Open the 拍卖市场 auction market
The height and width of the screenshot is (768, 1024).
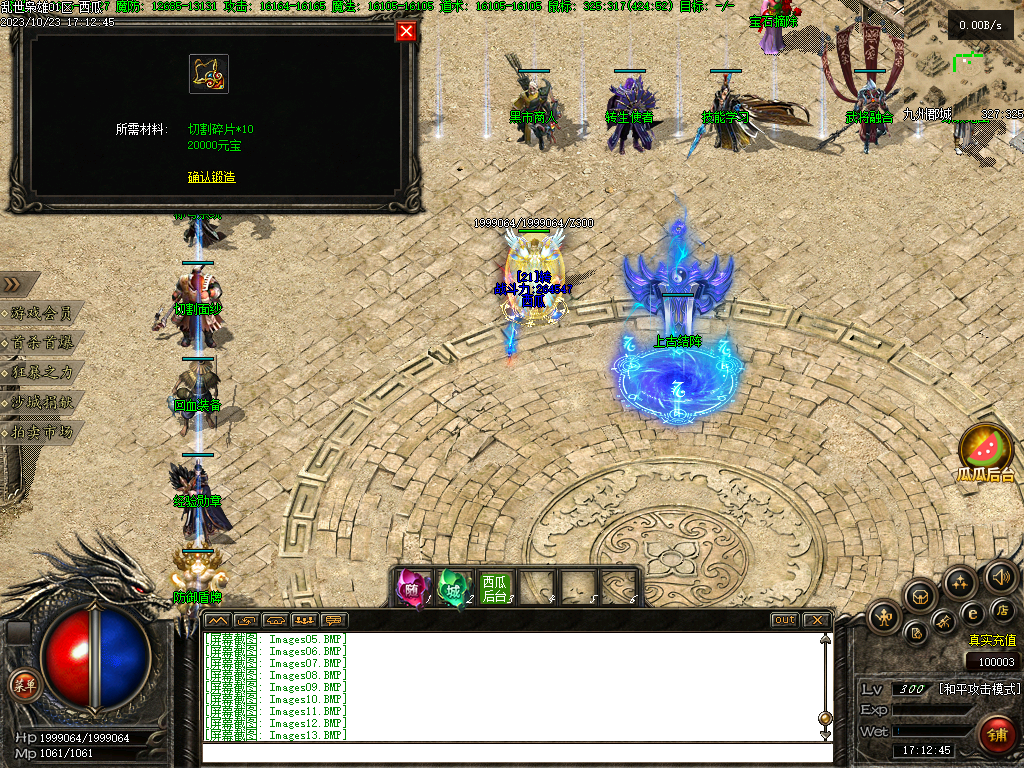[42, 432]
